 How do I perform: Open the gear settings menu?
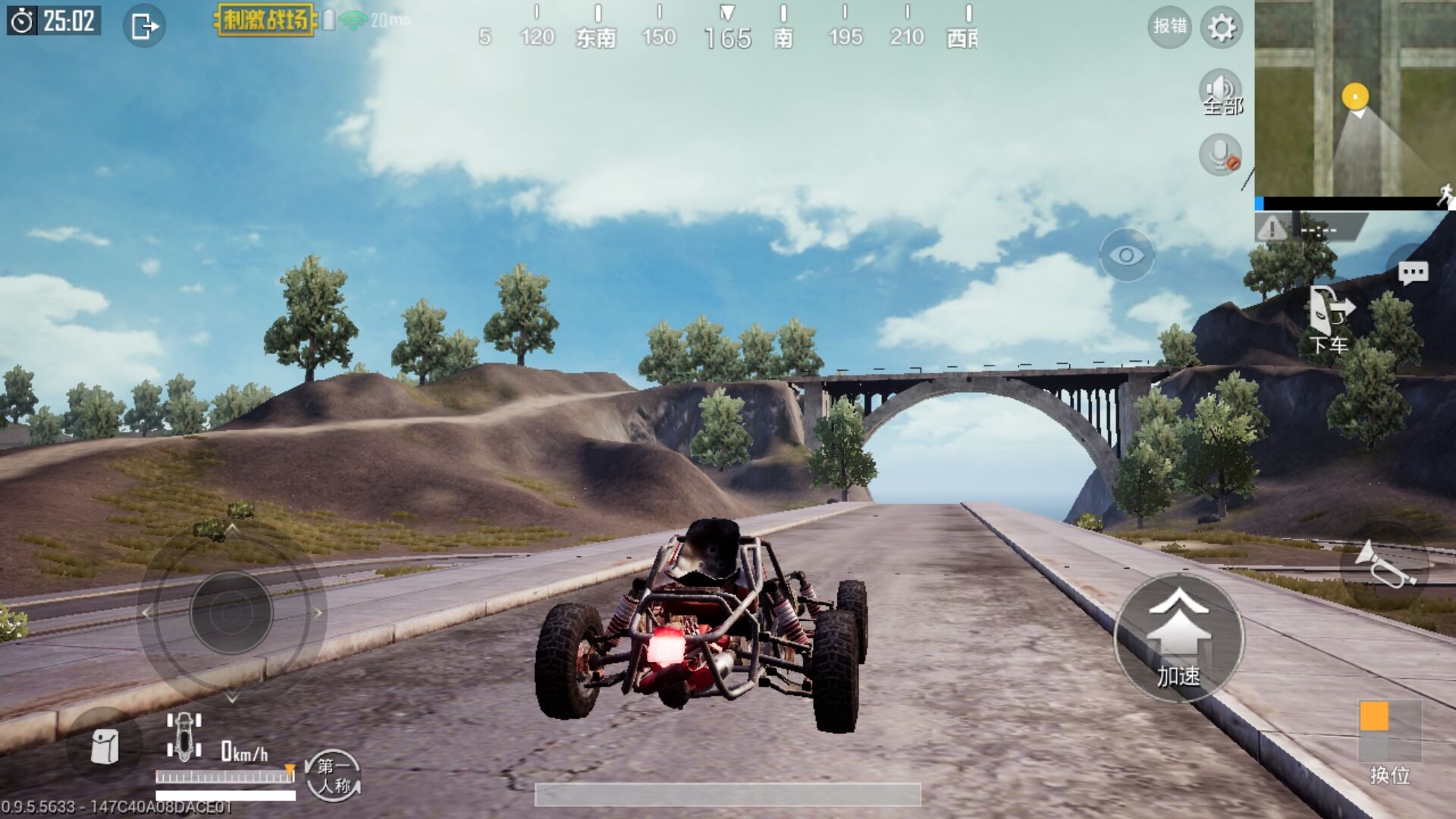tap(1221, 28)
